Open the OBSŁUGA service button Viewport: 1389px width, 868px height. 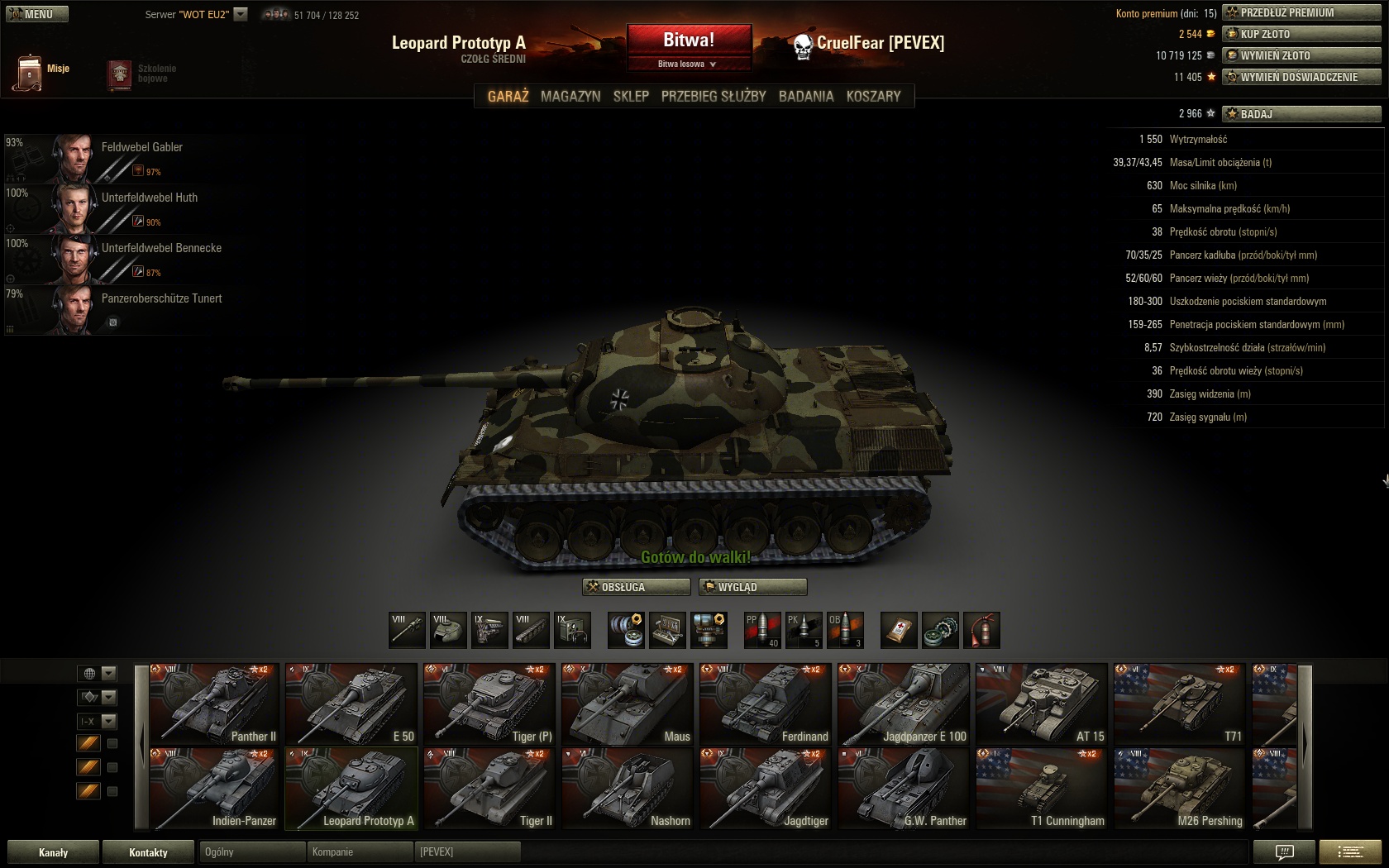(637, 587)
